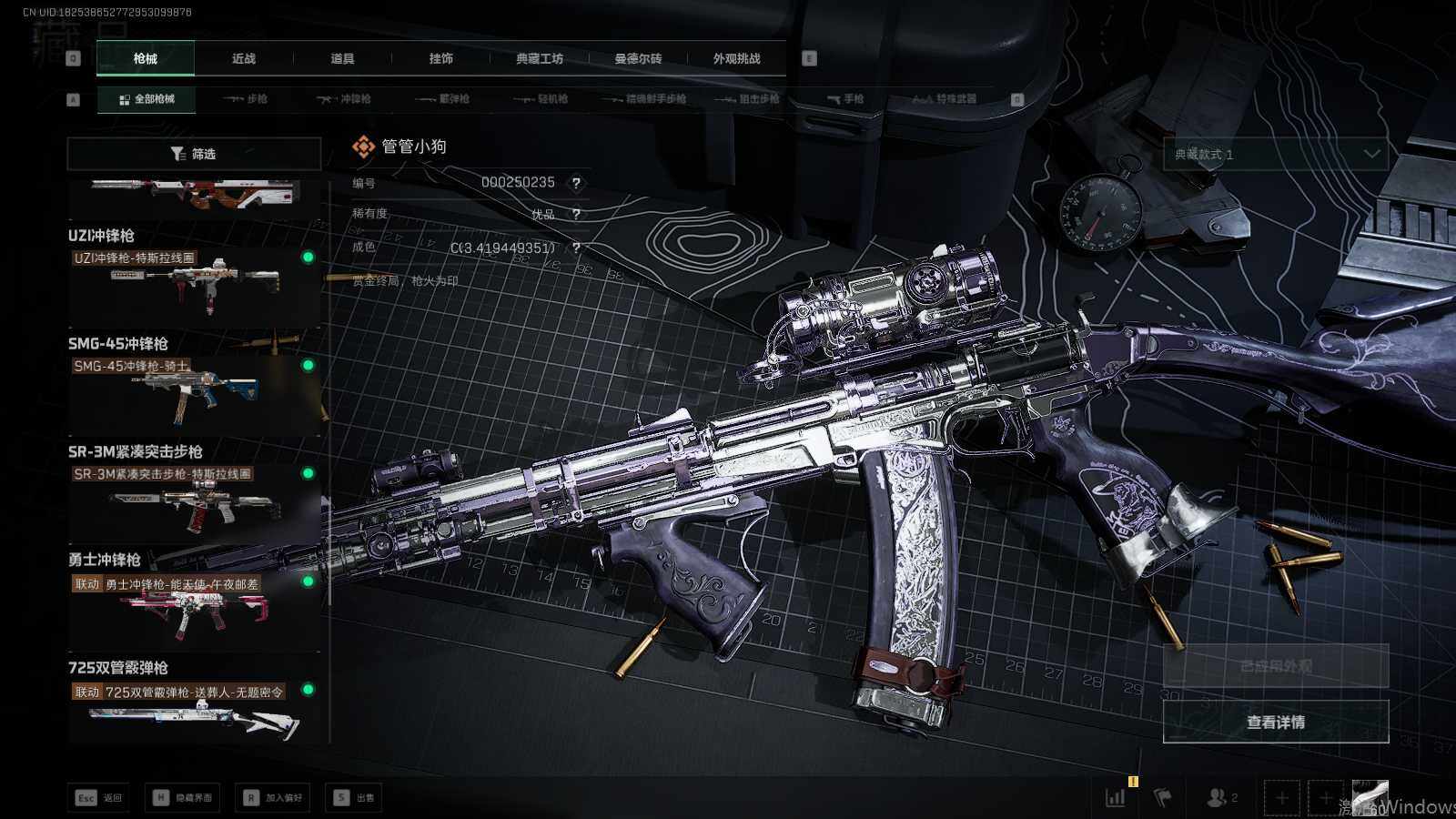
Task: Switch to 外观挑战 appearance challenge tab
Action: [x=736, y=58]
